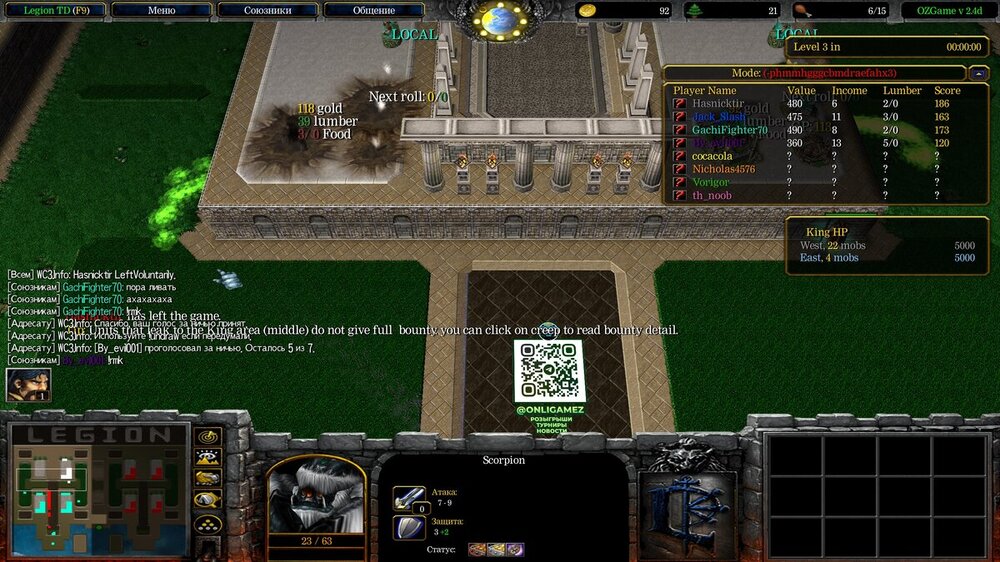Open the Общение chat log
Screen dimensions: 1000x562
point(373,10)
